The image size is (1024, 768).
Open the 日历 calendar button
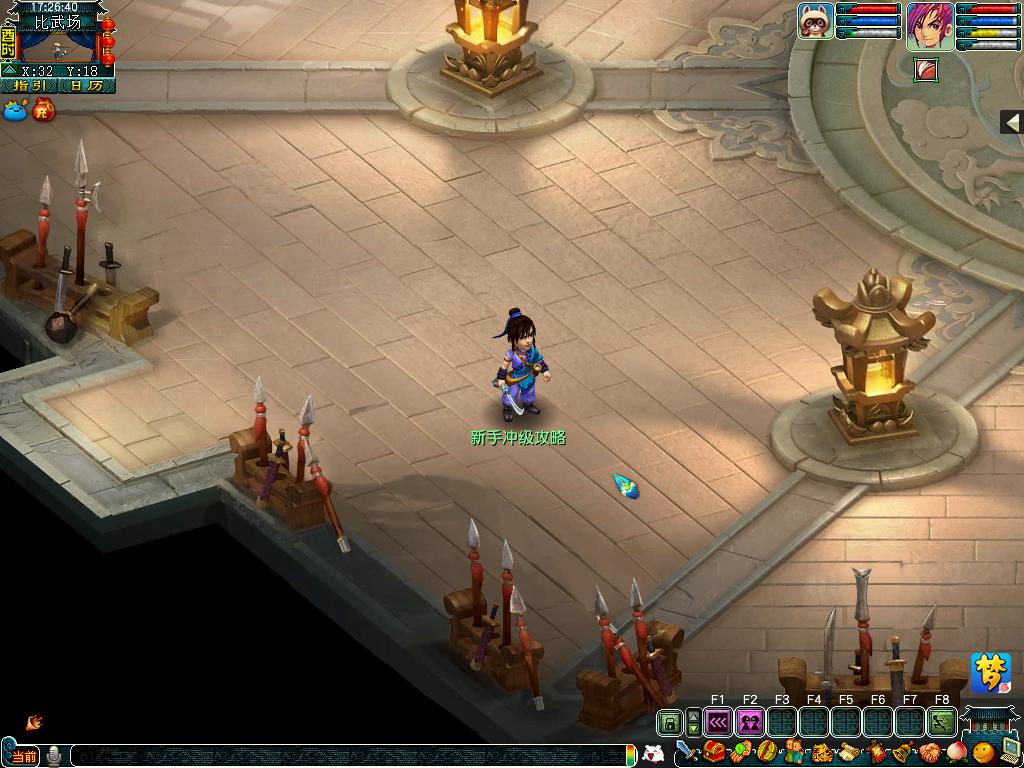point(87,86)
